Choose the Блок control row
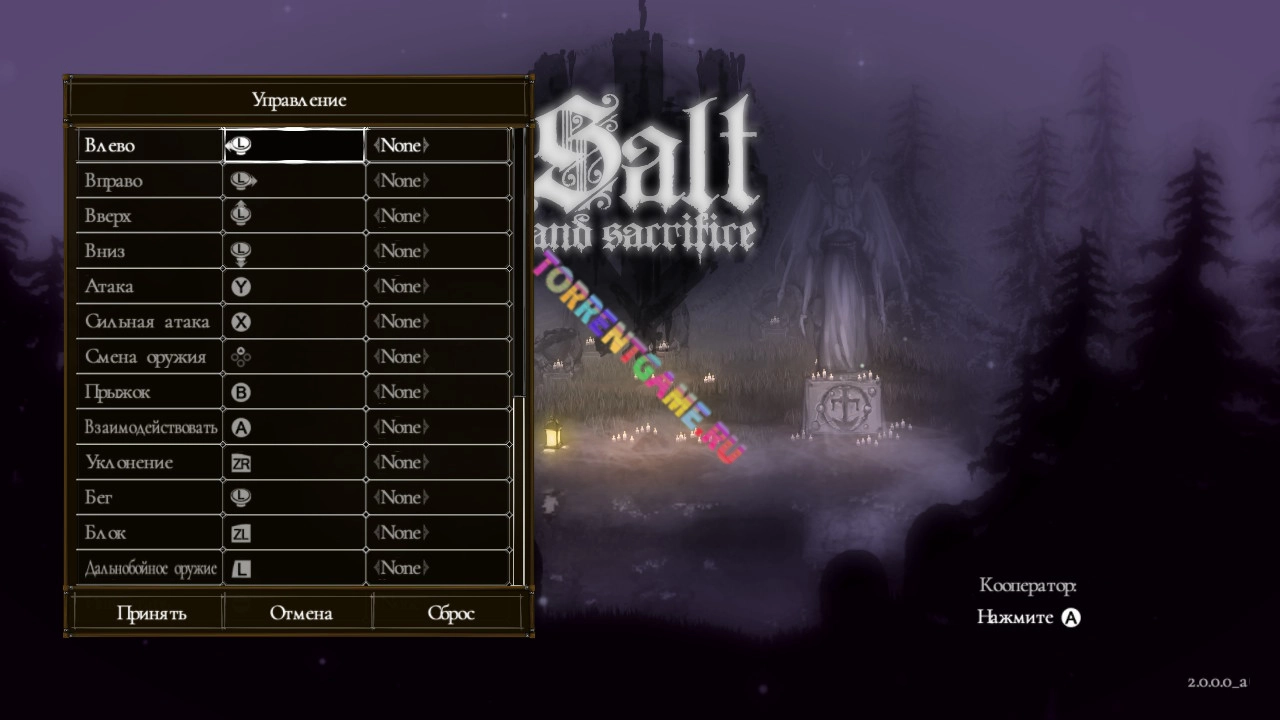This screenshot has width=1280, height=720. tap(150, 533)
